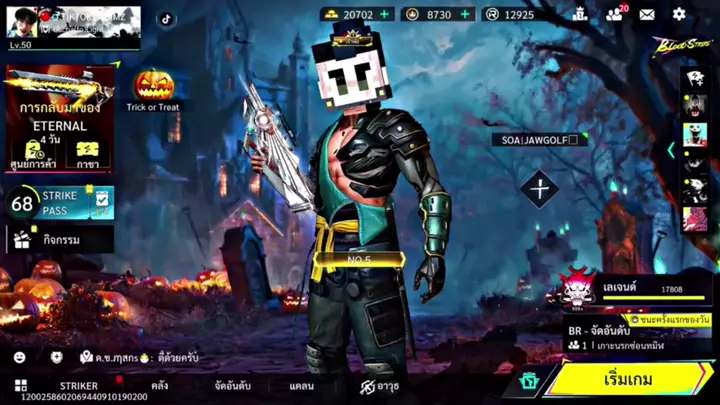
Task: Open the emoji face chat button
Action: [x=20, y=357]
